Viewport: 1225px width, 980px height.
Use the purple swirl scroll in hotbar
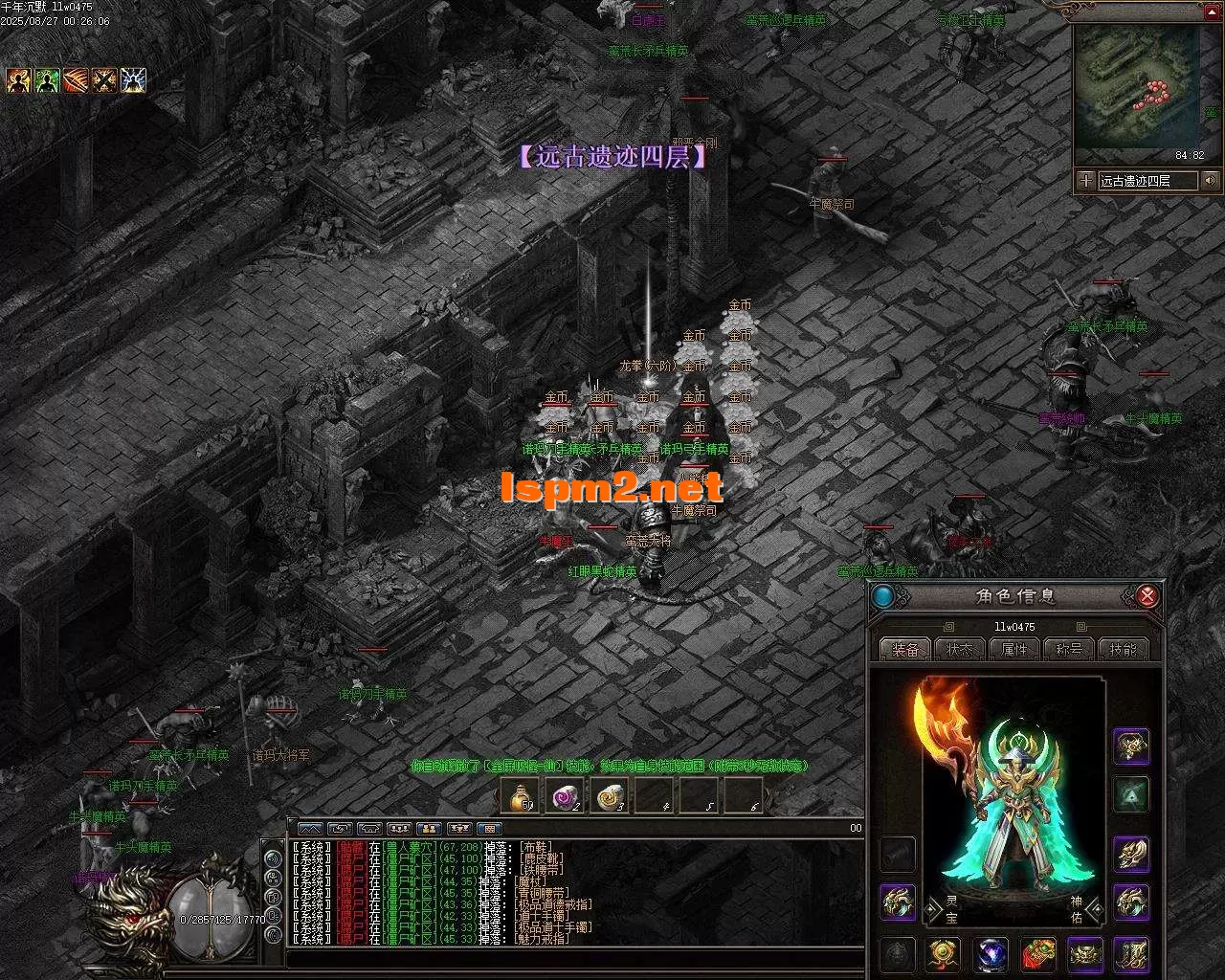point(566,796)
